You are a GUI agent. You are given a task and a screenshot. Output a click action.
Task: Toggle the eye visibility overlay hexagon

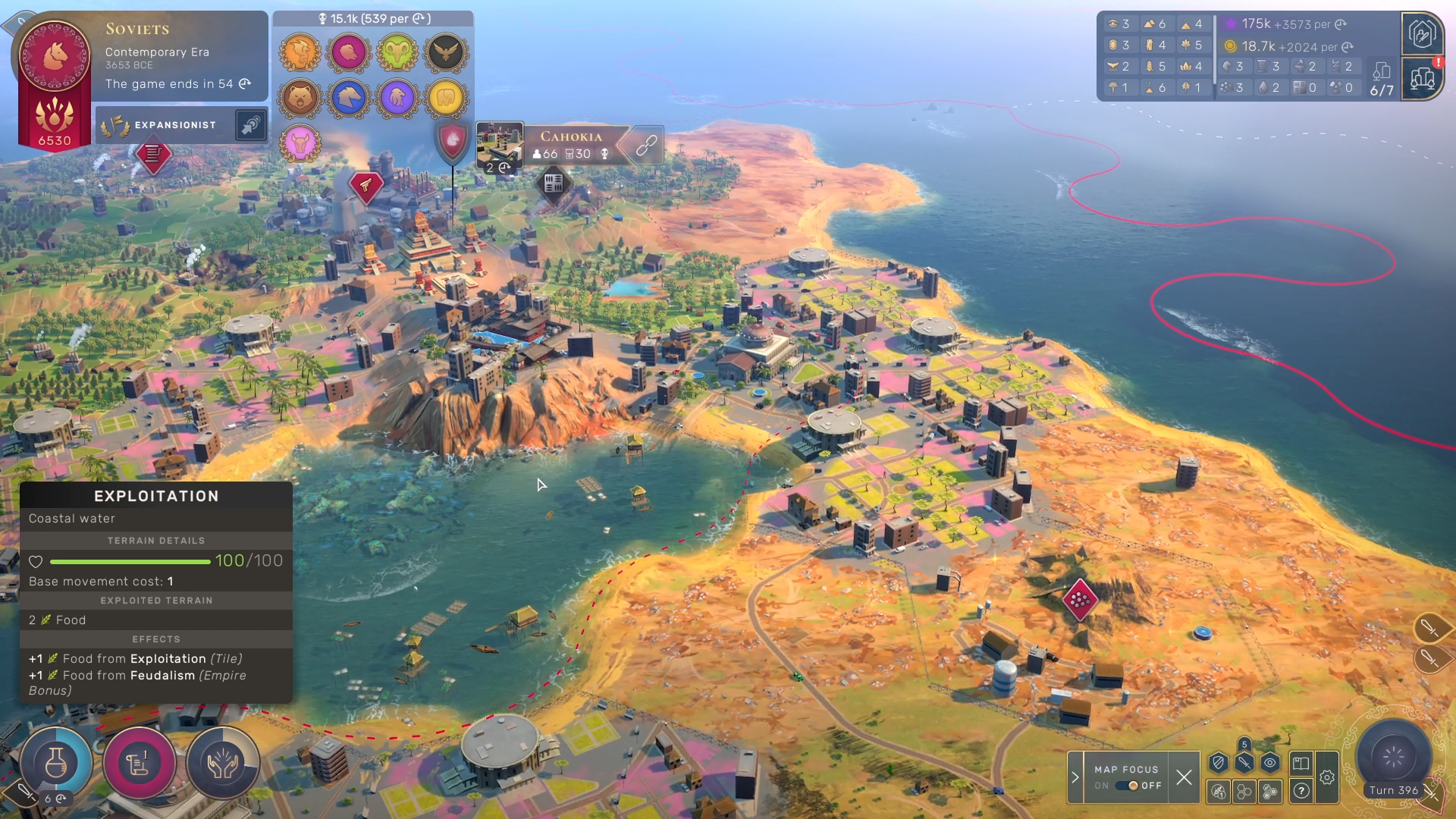click(1270, 764)
